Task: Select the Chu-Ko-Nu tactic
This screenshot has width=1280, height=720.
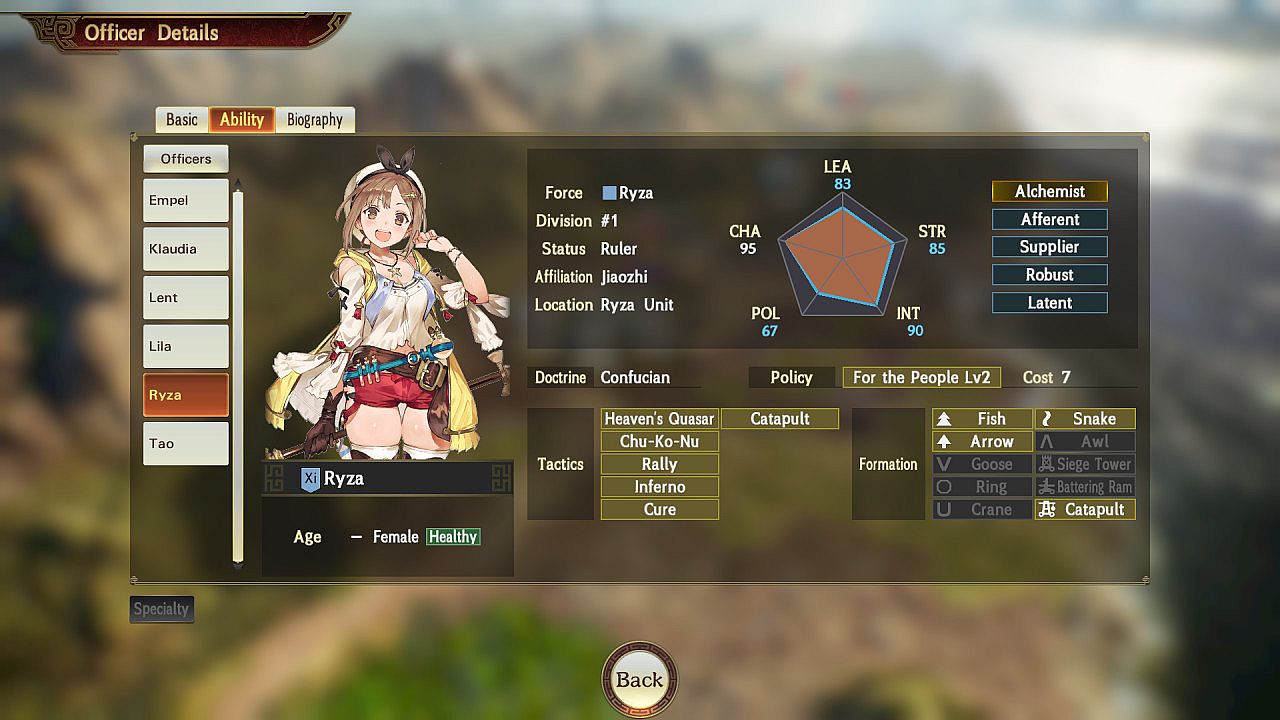Action: click(659, 442)
